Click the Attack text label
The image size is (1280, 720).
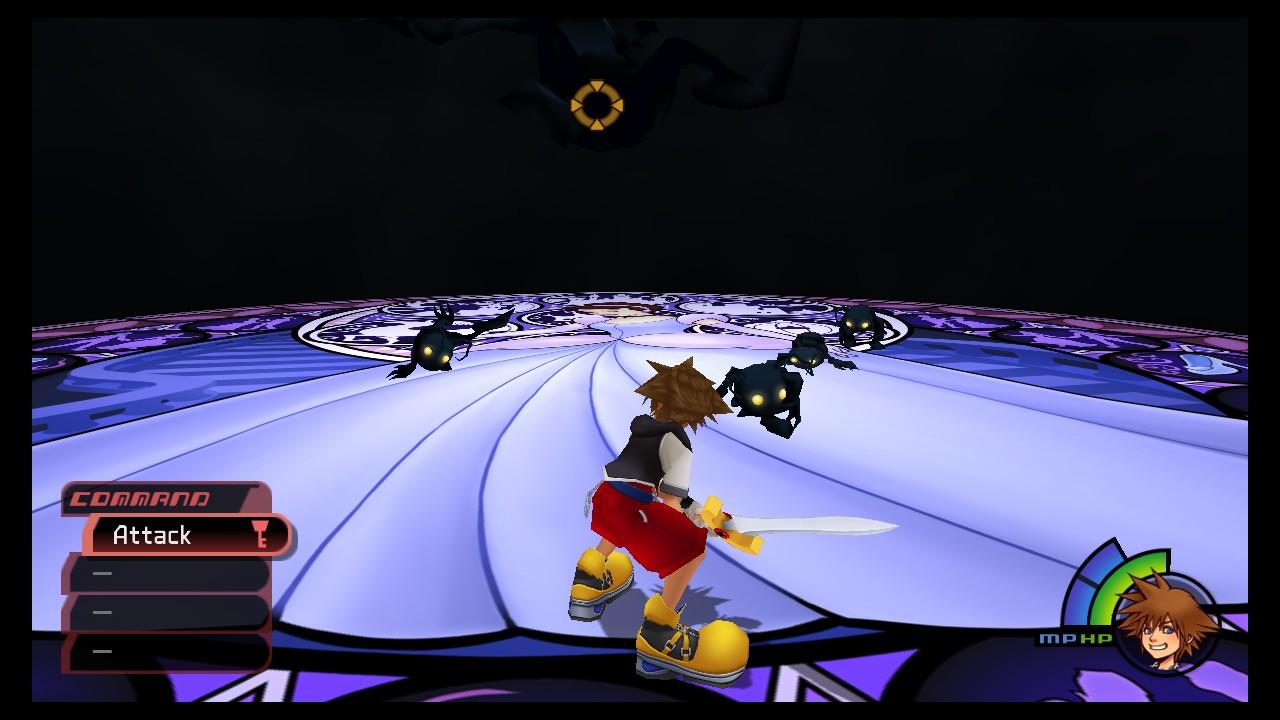point(150,535)
